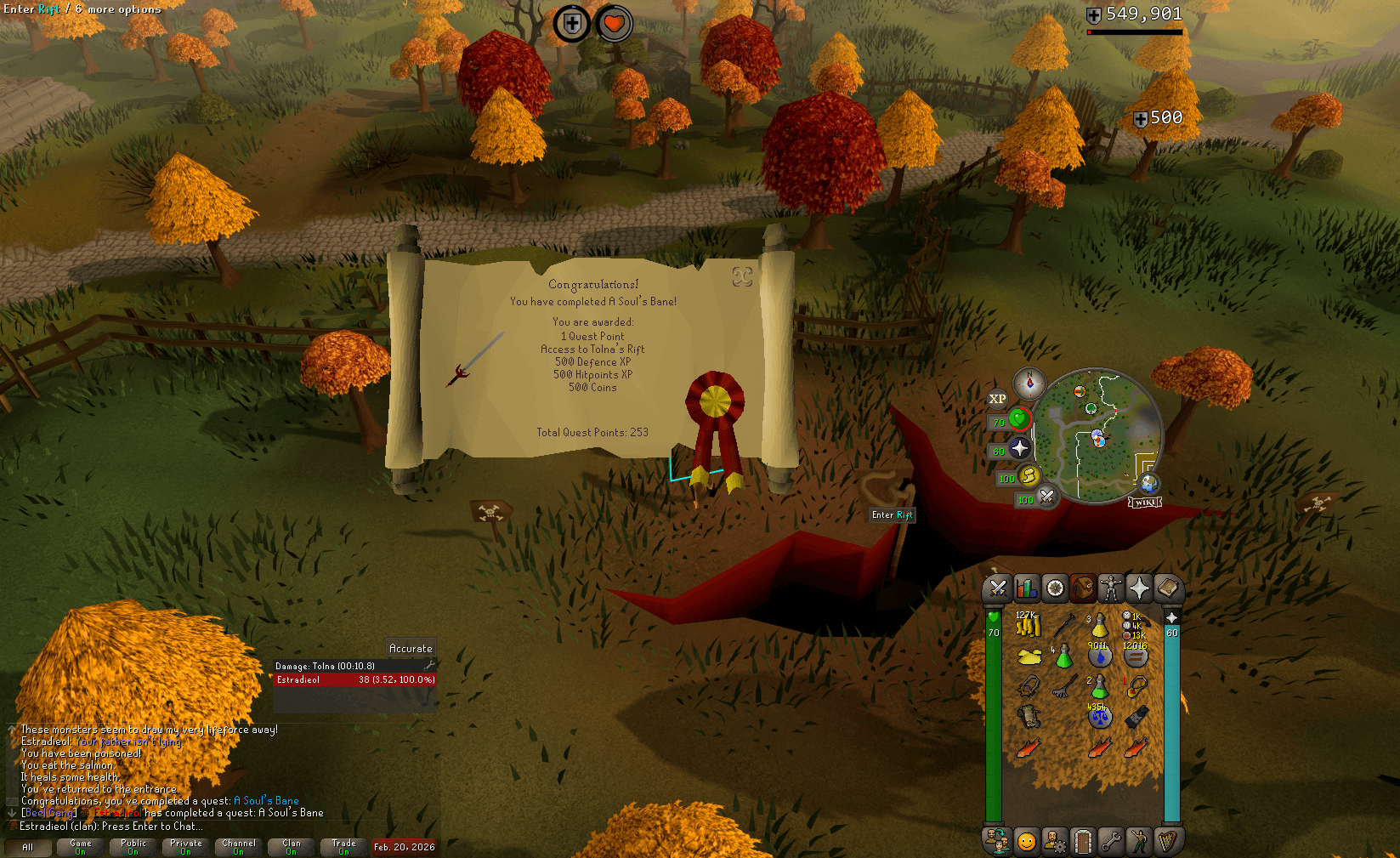Open the Emotes tab
Viewport: 1400px width, 858px height.
point(1139,841)
